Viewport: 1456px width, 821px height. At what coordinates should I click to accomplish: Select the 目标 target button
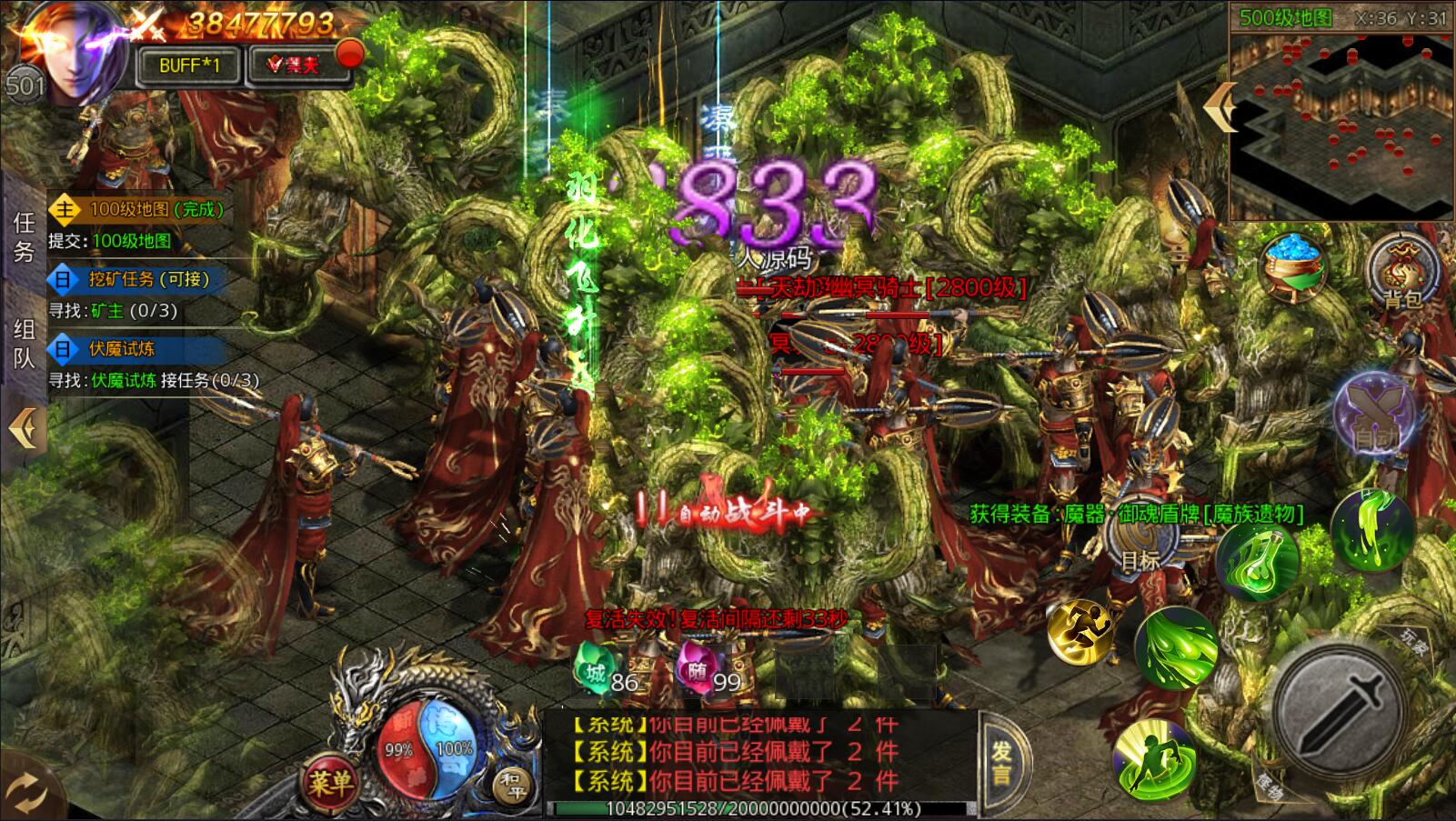1140,544
